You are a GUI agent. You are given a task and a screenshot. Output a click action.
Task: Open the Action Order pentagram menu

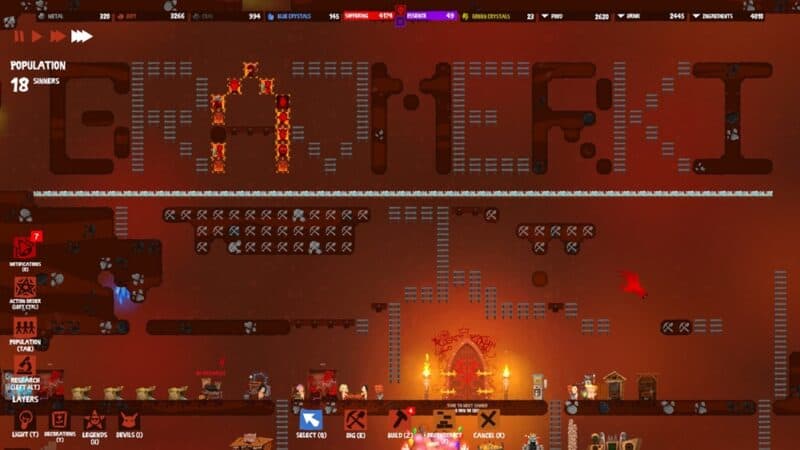(25, 288)
